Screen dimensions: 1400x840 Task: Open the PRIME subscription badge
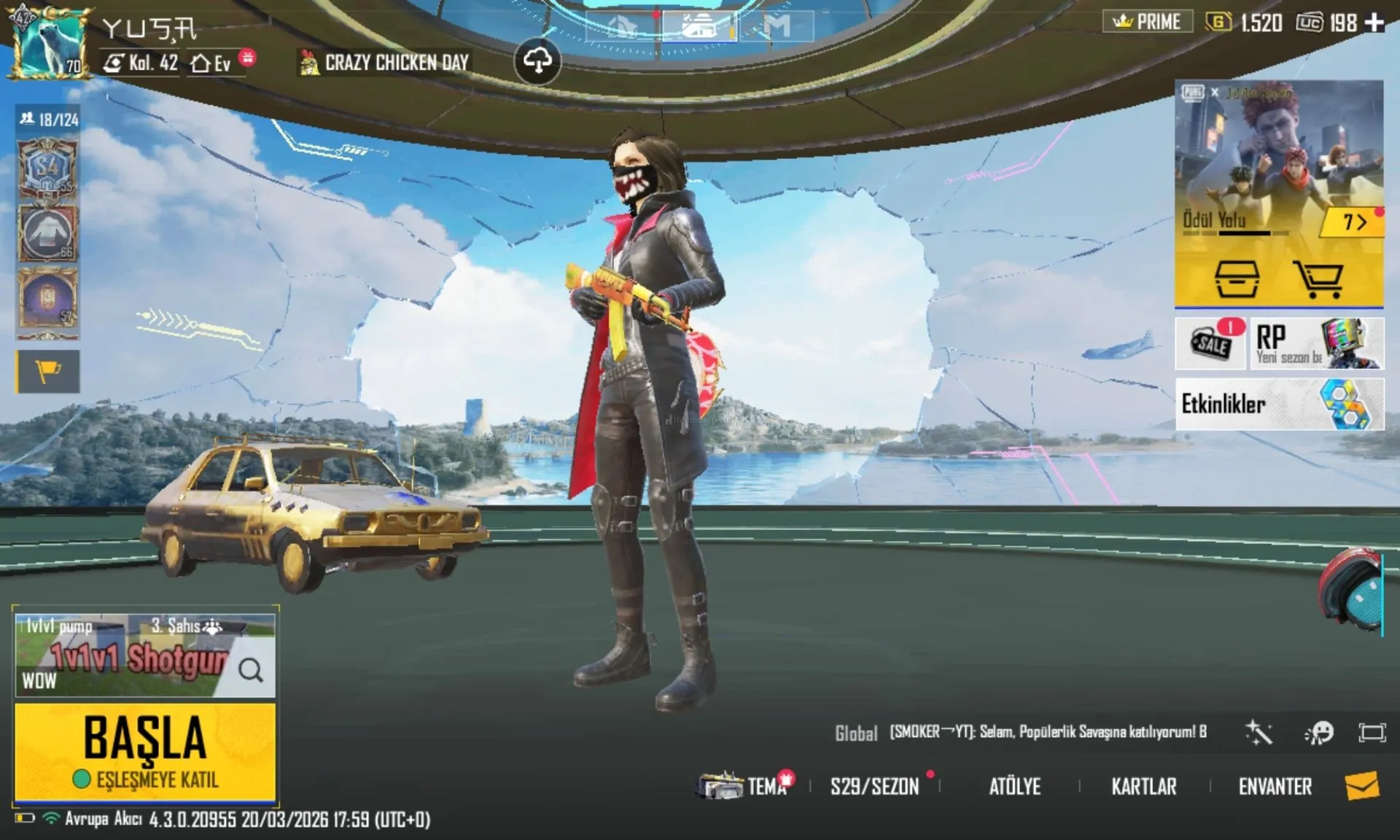[x=1147, y=22]
